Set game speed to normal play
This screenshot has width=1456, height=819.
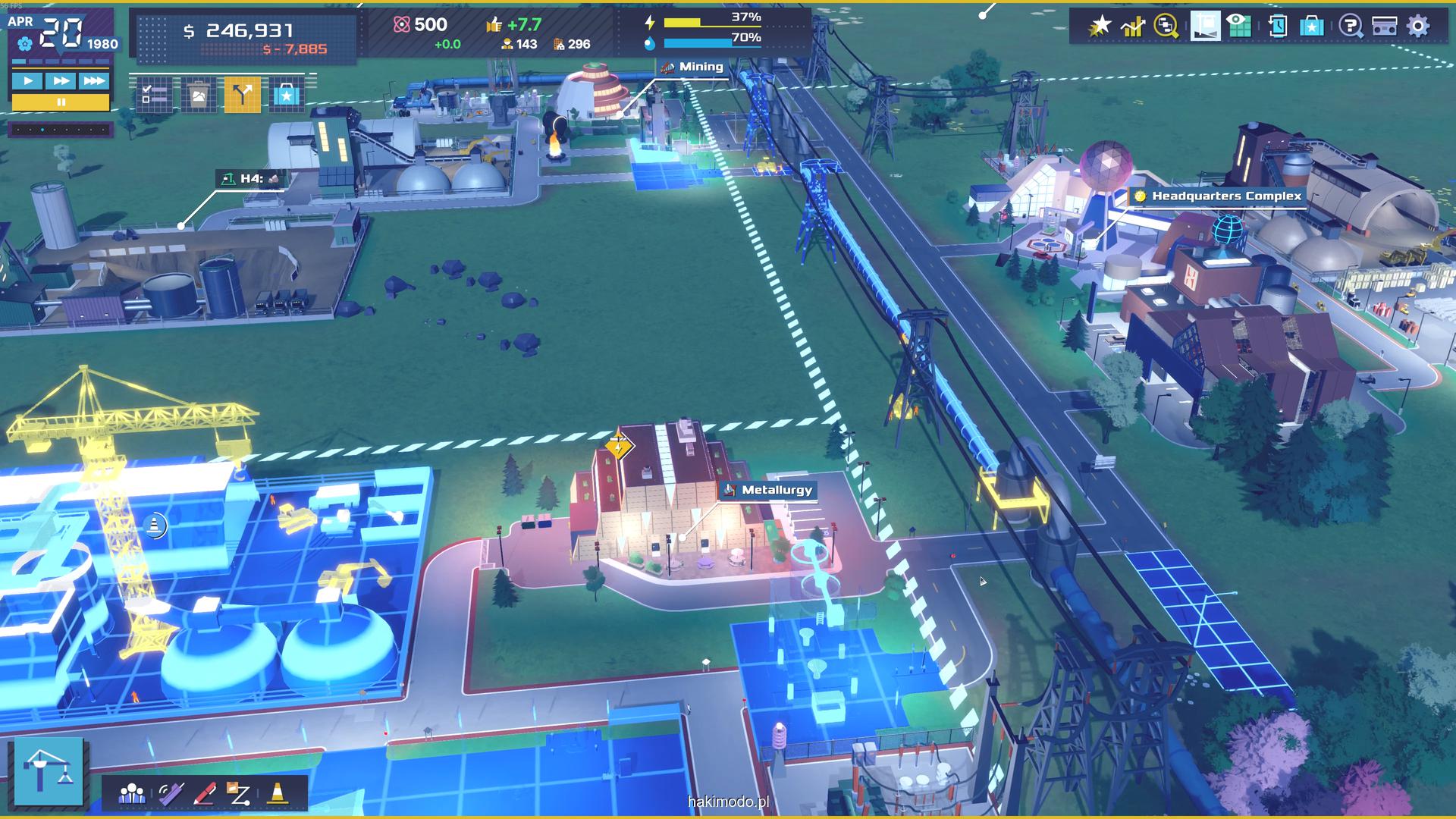(27, 80)
